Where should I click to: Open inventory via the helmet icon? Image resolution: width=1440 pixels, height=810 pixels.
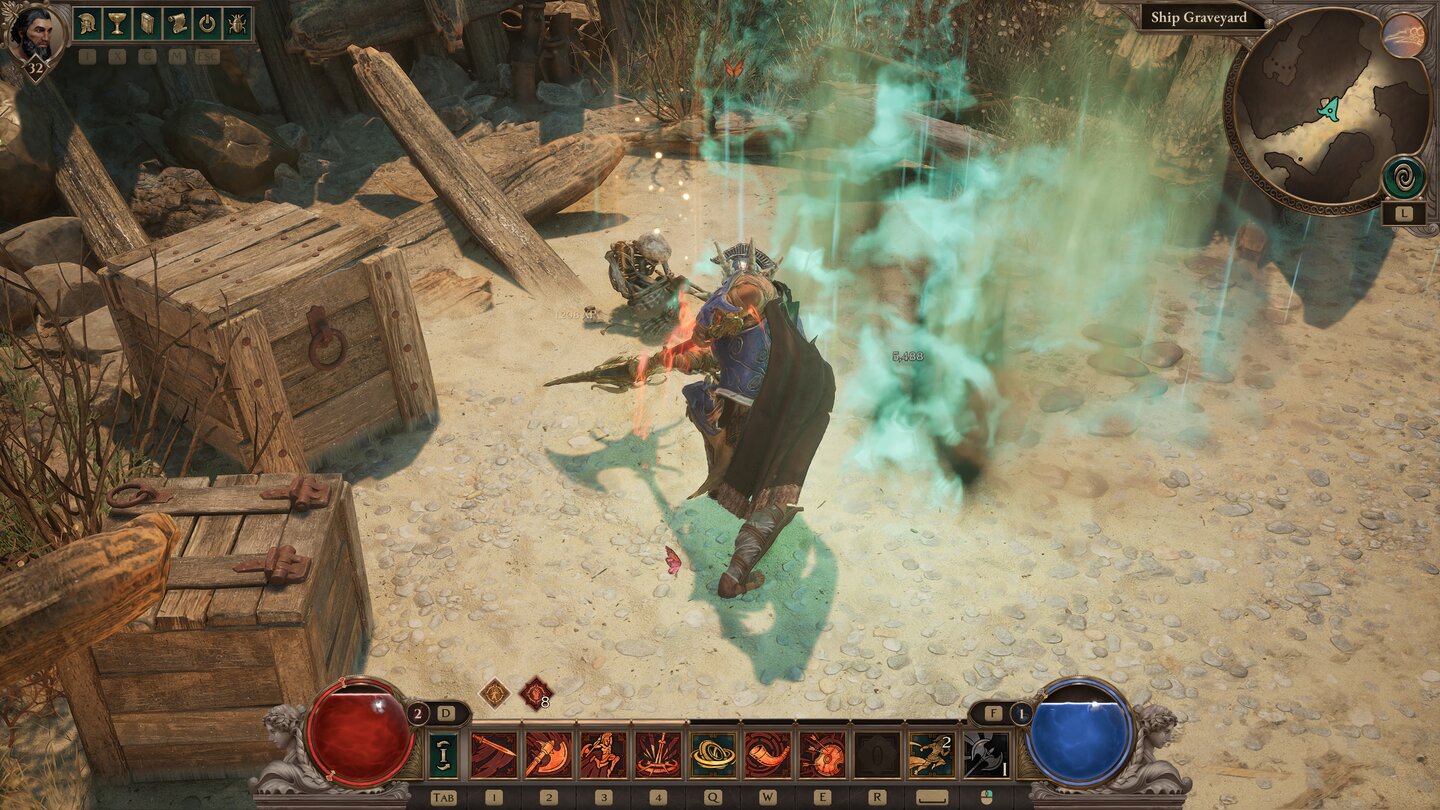pyautogui.click(x=86, y=23)
